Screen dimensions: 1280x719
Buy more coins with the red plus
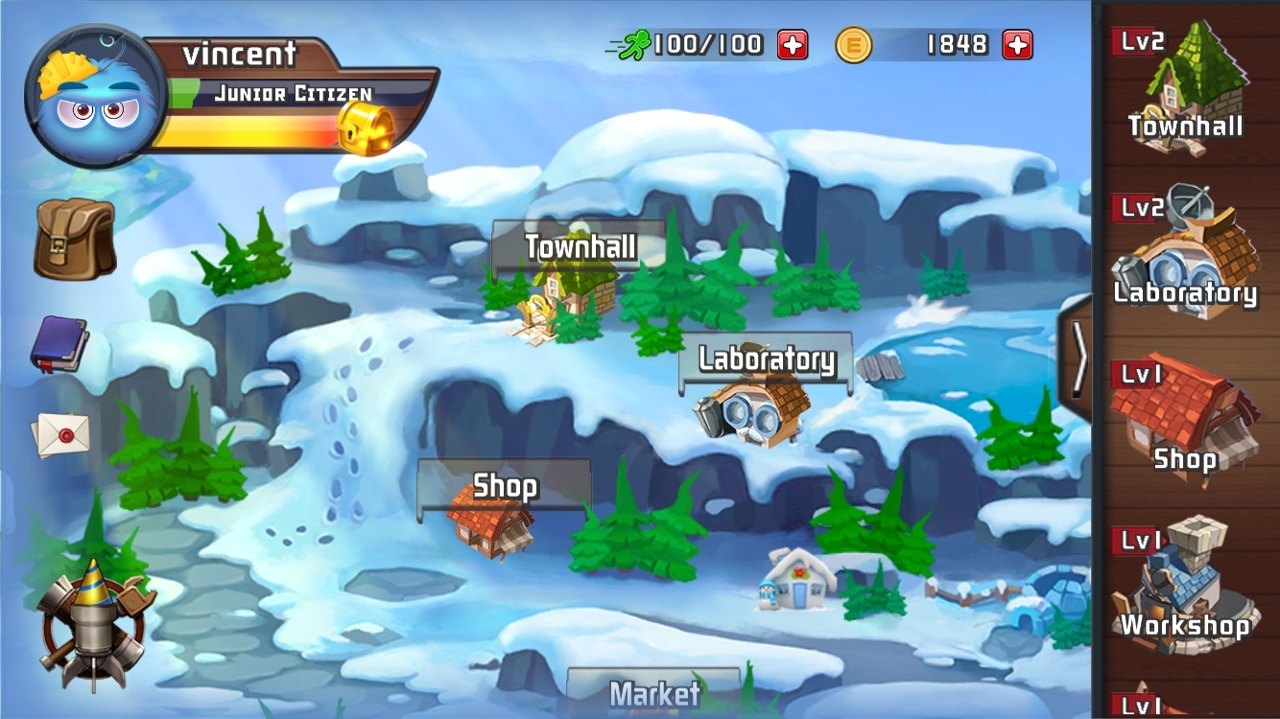pyautogui.click(x=1017, y=45)
